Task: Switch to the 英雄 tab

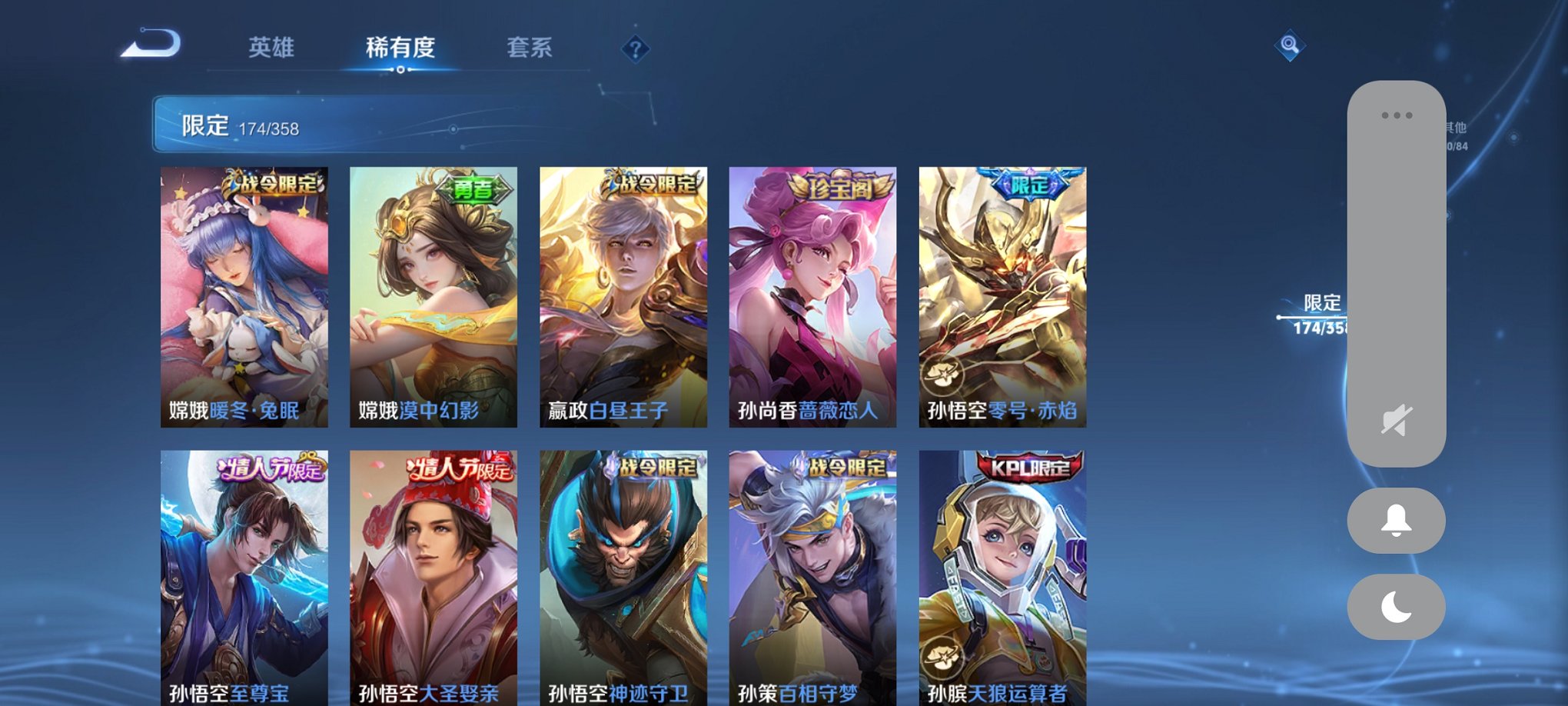Action: pos(274,48)
